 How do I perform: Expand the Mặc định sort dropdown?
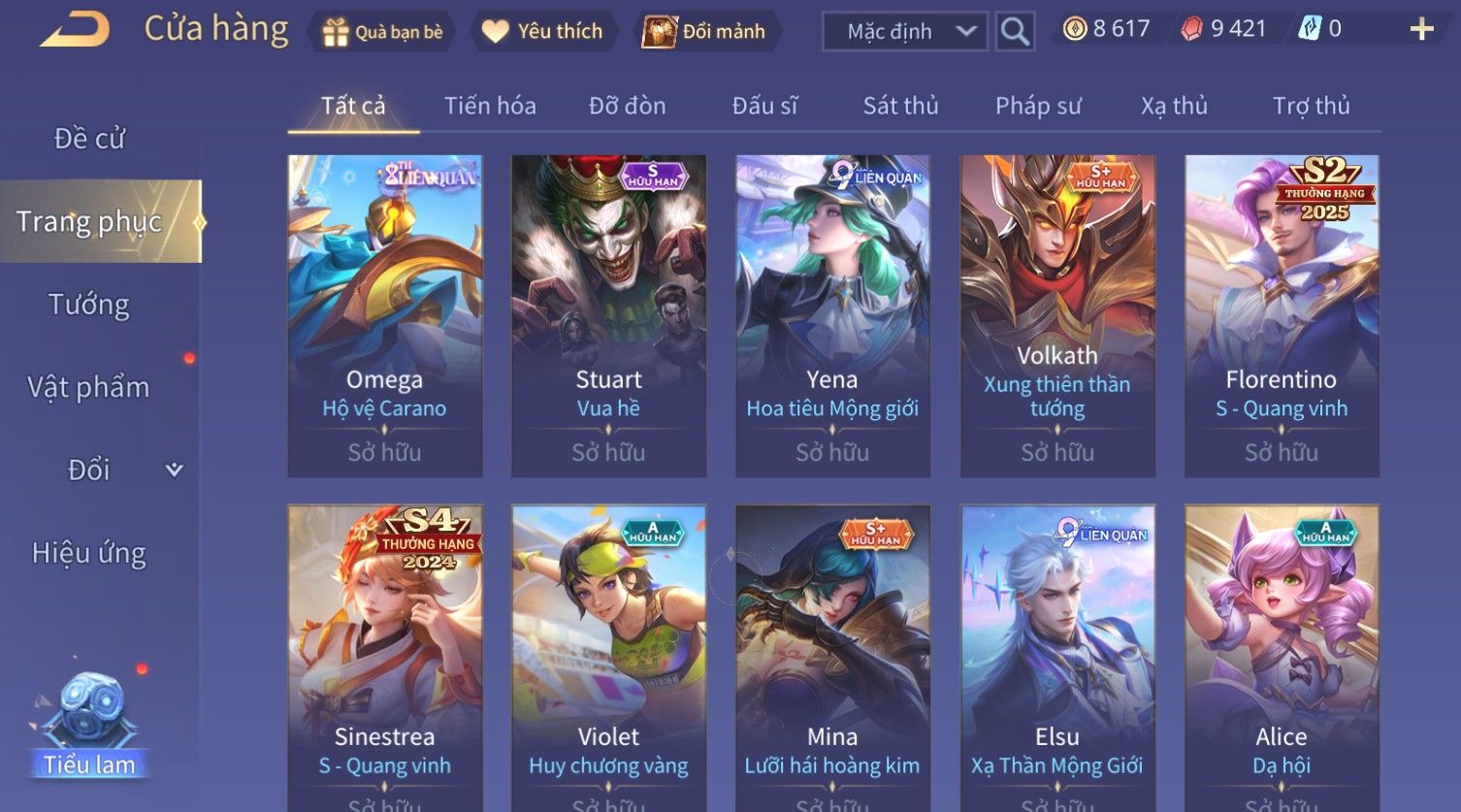click(x=904, y=32)
